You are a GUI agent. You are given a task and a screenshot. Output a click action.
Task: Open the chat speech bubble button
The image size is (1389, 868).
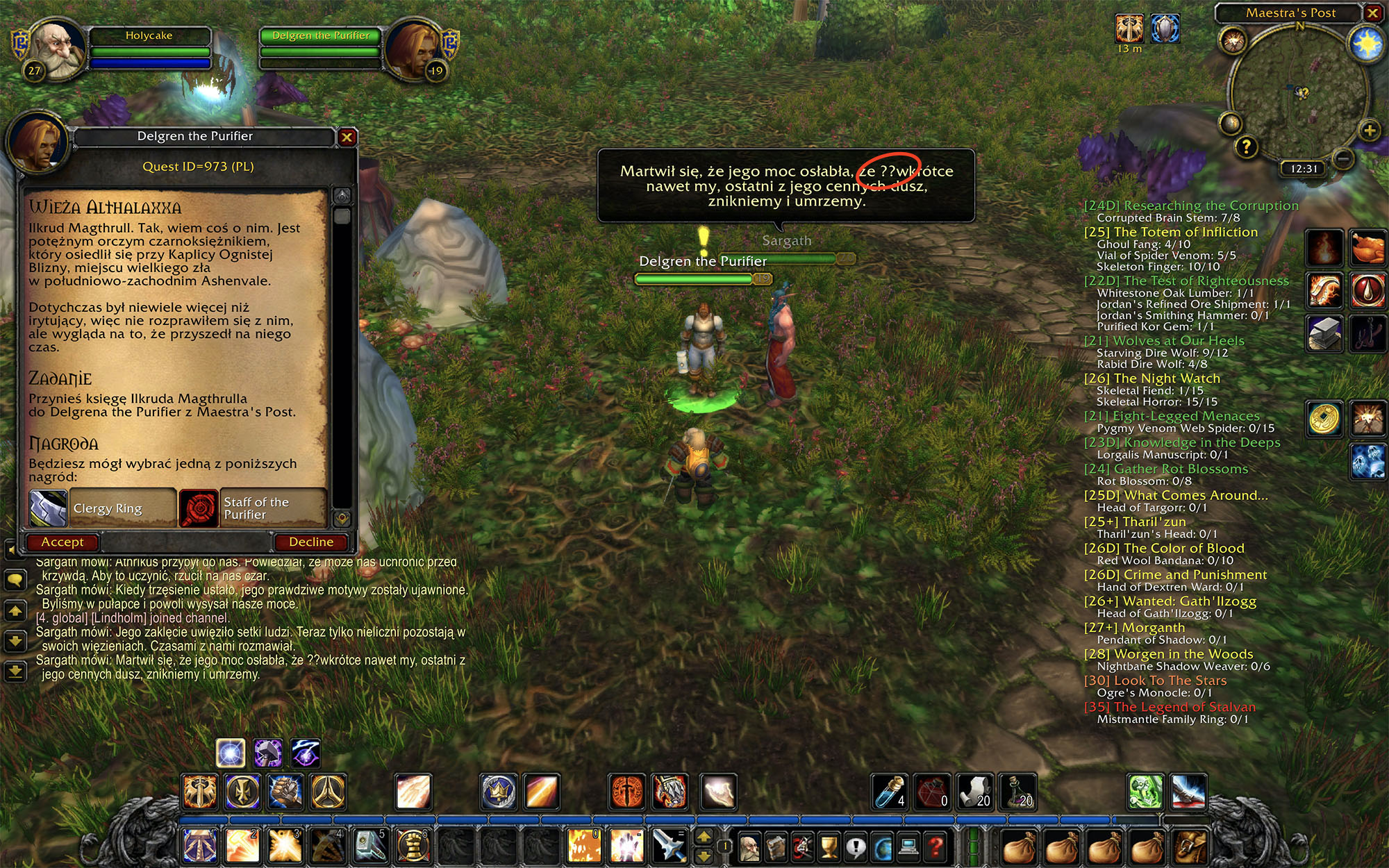tap(15, 580)
